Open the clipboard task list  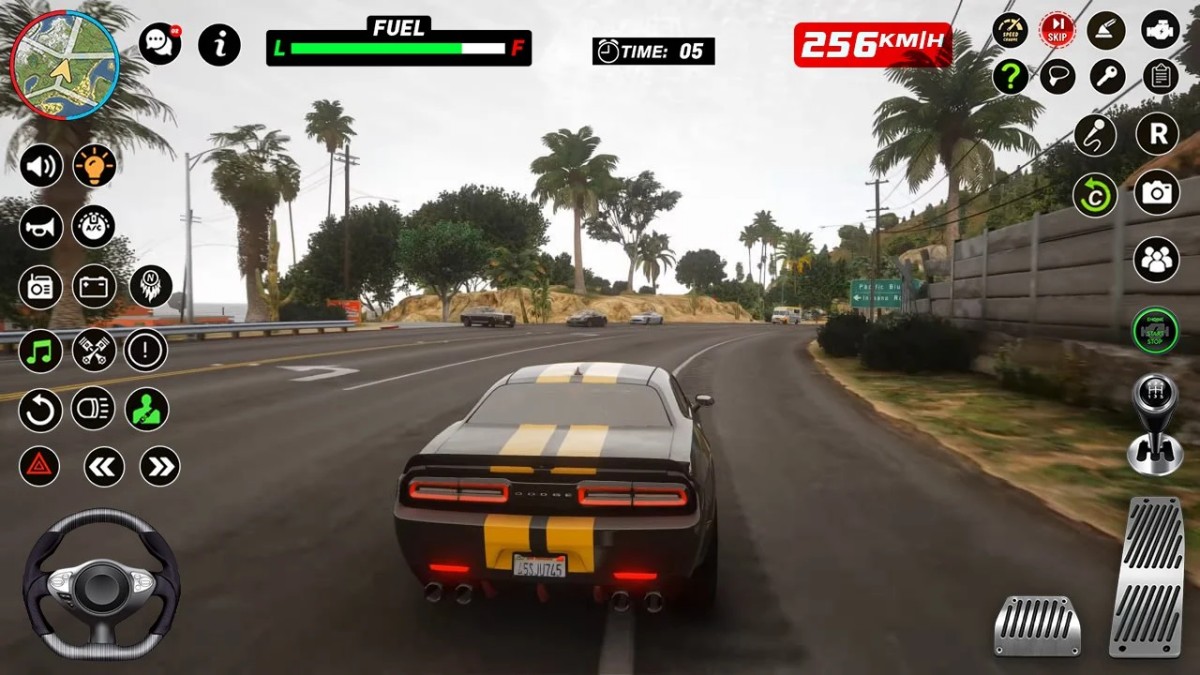coord(1160,77)
